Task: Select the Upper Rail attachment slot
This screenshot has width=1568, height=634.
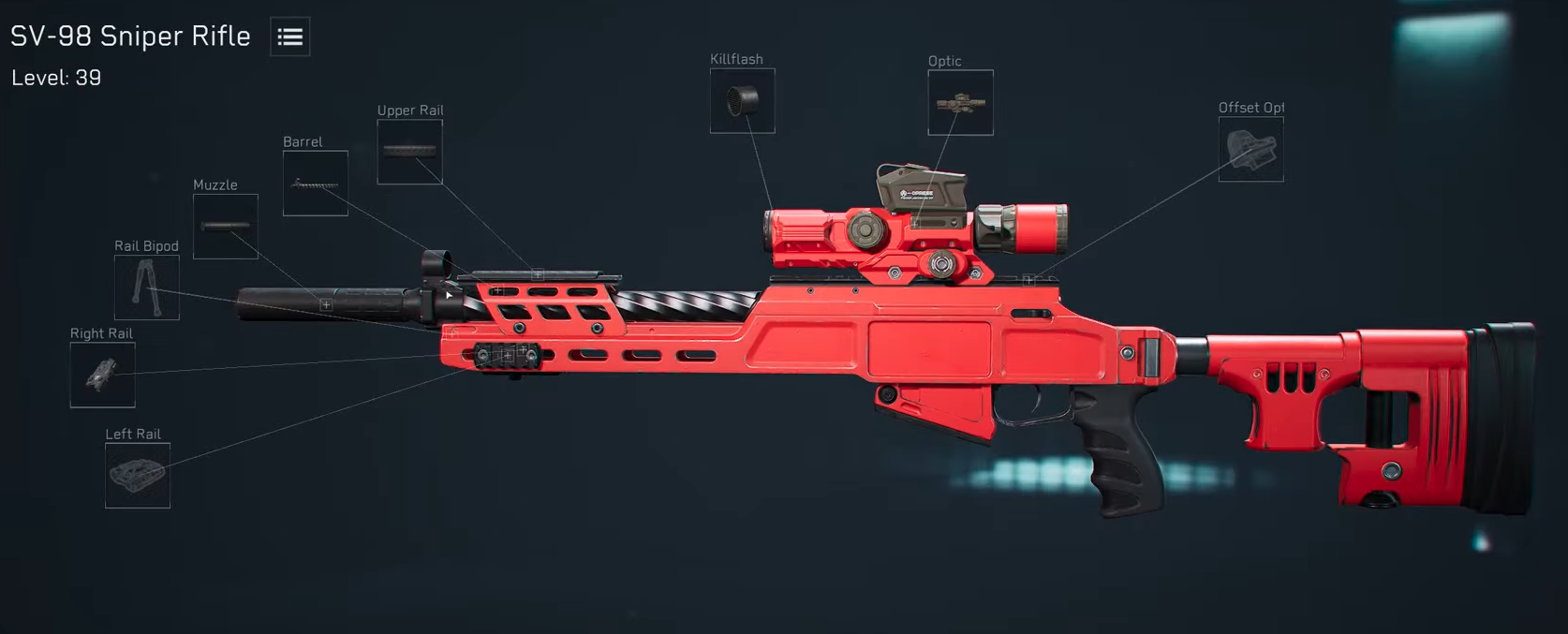Action: coord(409,152)
